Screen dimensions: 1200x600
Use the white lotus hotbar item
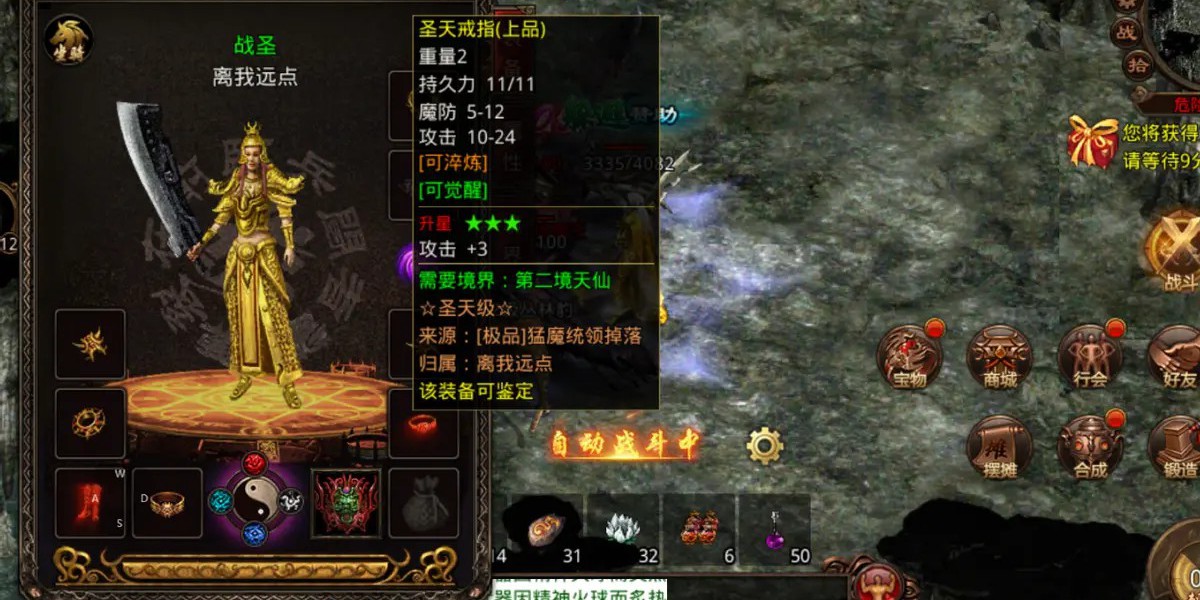pos(624,527)
